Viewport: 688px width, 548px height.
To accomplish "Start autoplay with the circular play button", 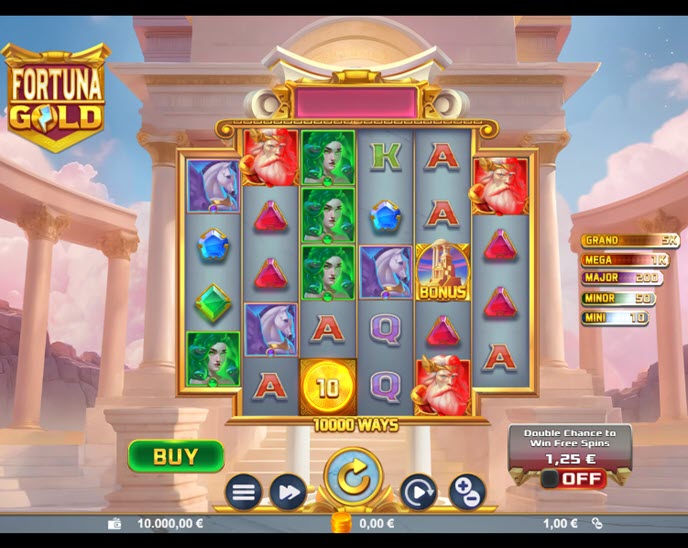I will (x=419, y=492).
